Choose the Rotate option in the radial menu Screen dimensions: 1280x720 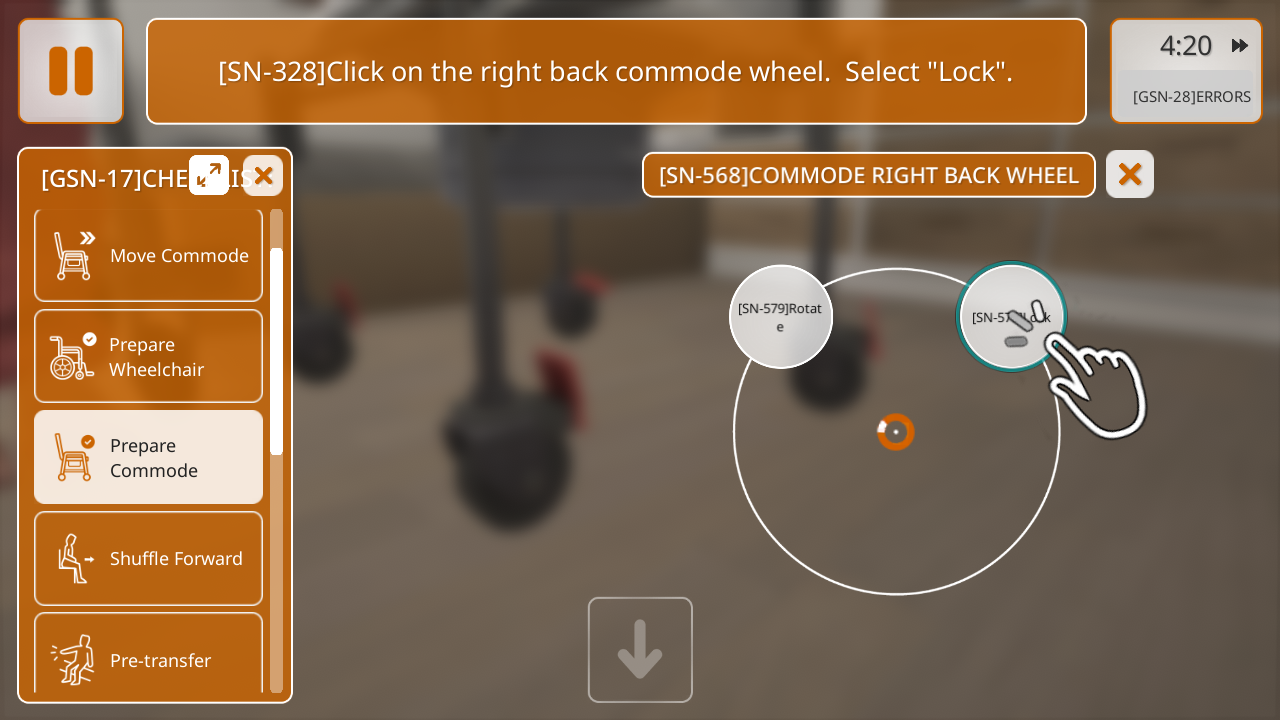coord(780,317)
